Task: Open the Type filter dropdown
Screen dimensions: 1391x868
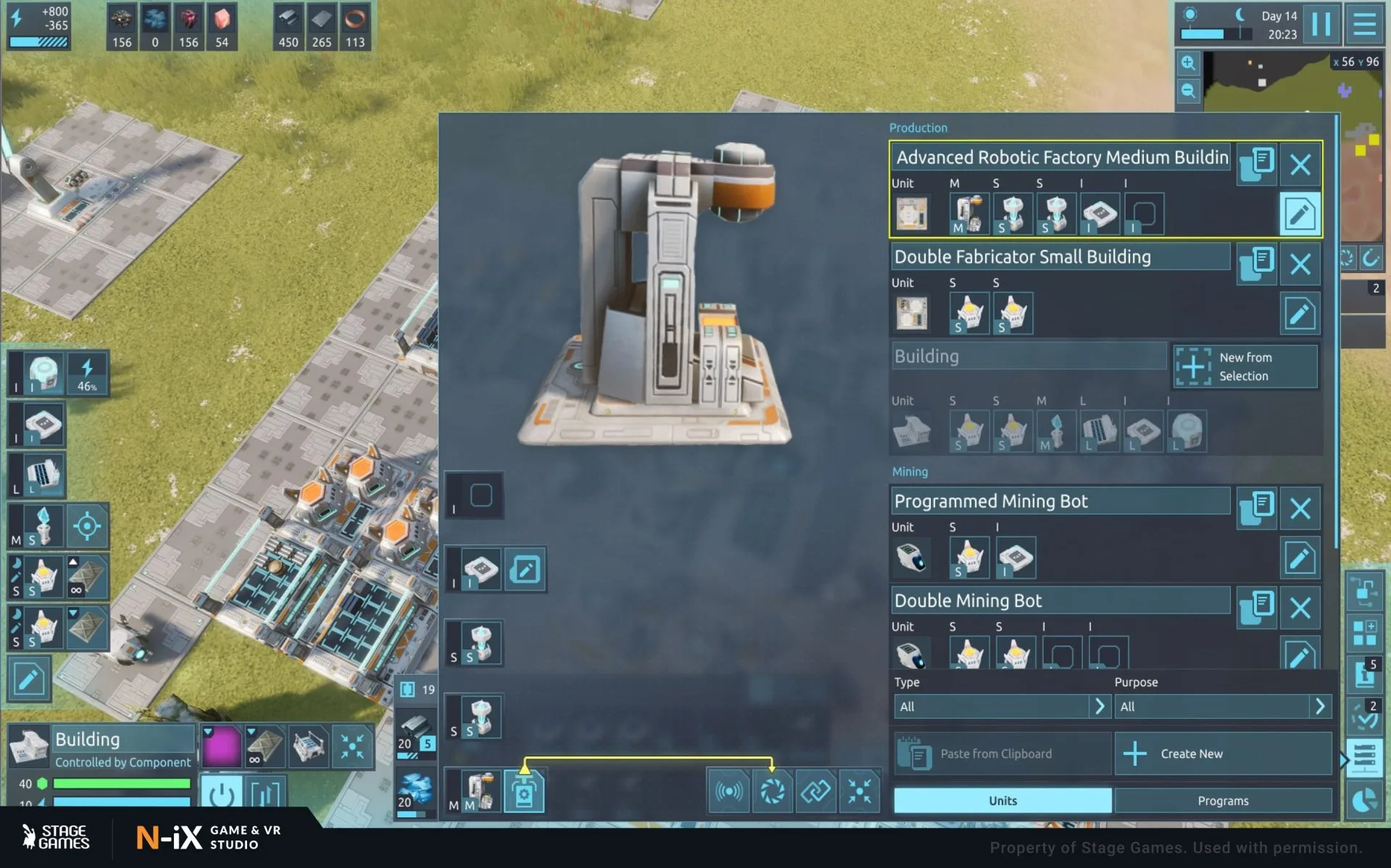Action: click(x=1001, y=706)
